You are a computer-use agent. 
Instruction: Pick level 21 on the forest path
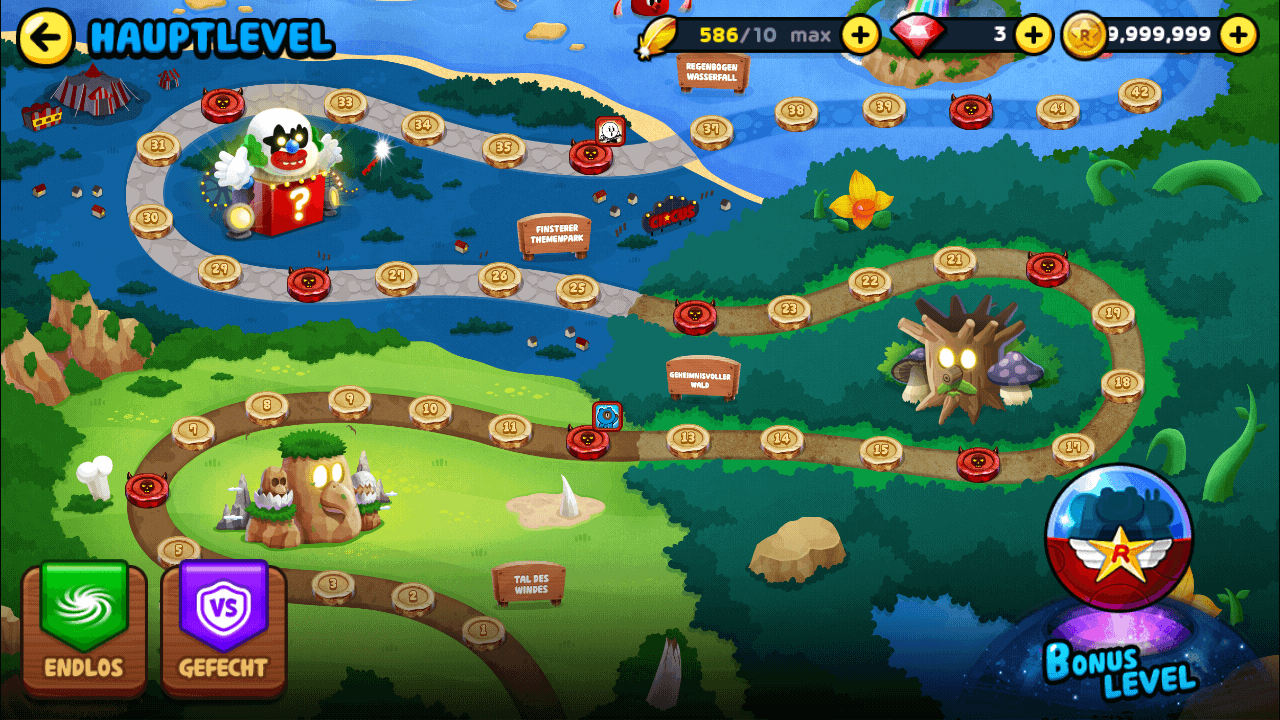955,261
